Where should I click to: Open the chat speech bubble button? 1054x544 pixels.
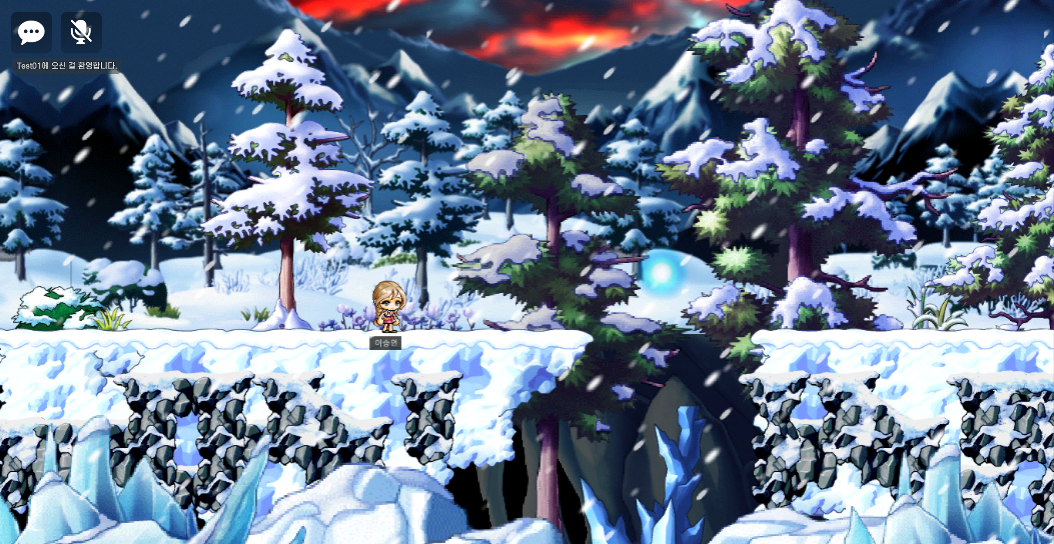[31, 32]
